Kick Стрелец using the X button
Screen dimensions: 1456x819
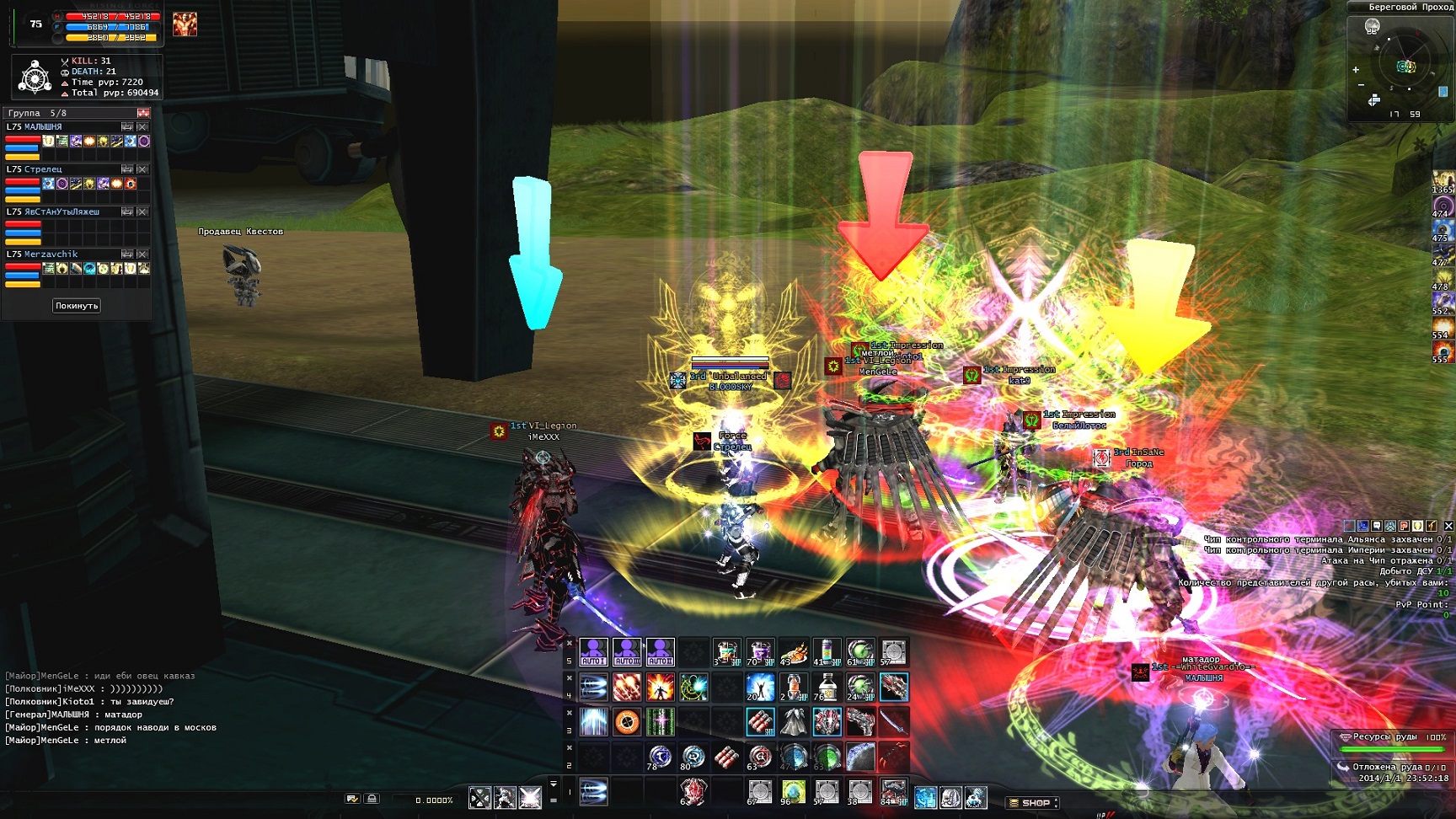pyautogui.click(x=142, y=169)
